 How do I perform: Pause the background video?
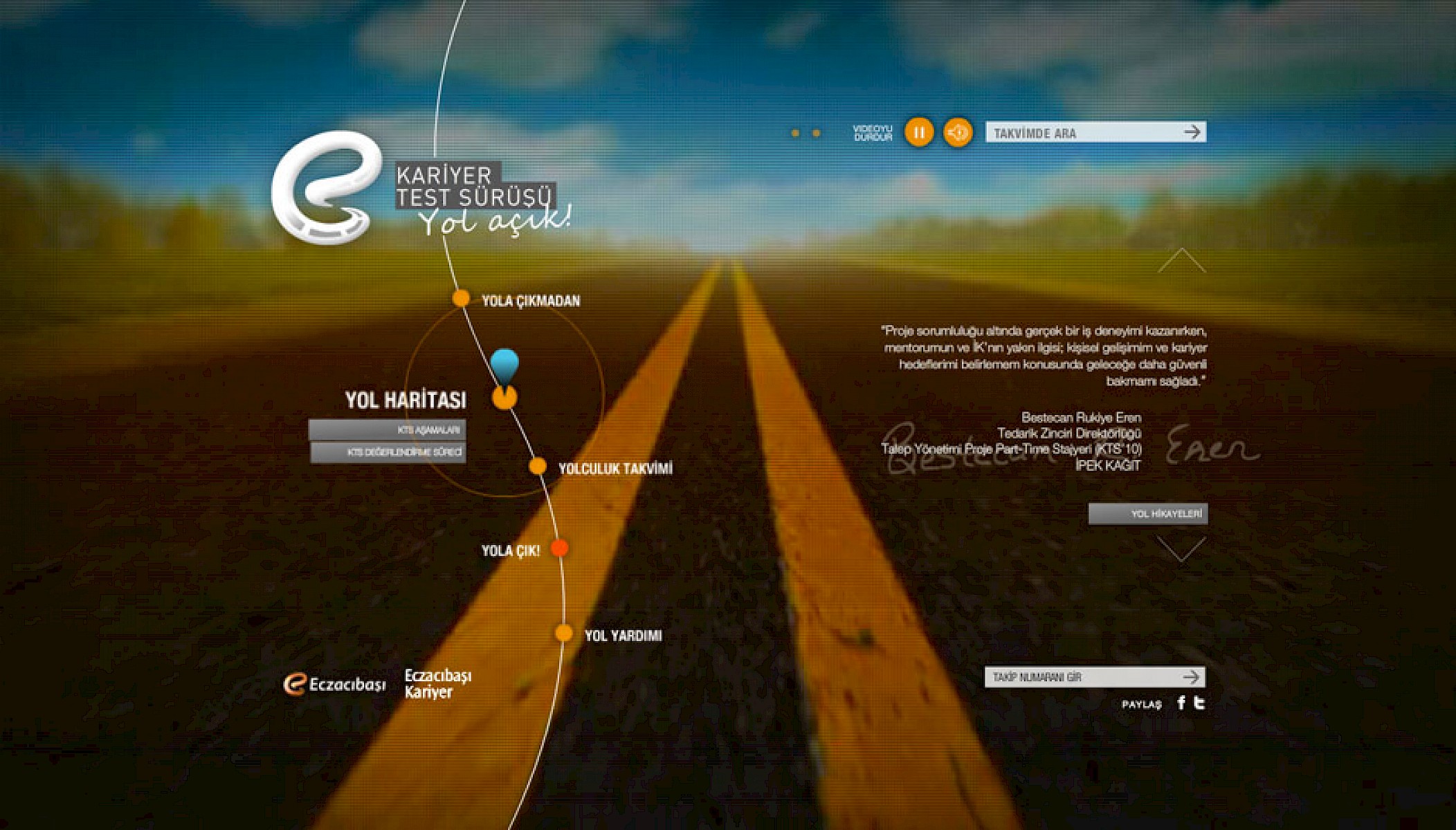[919, 132]
